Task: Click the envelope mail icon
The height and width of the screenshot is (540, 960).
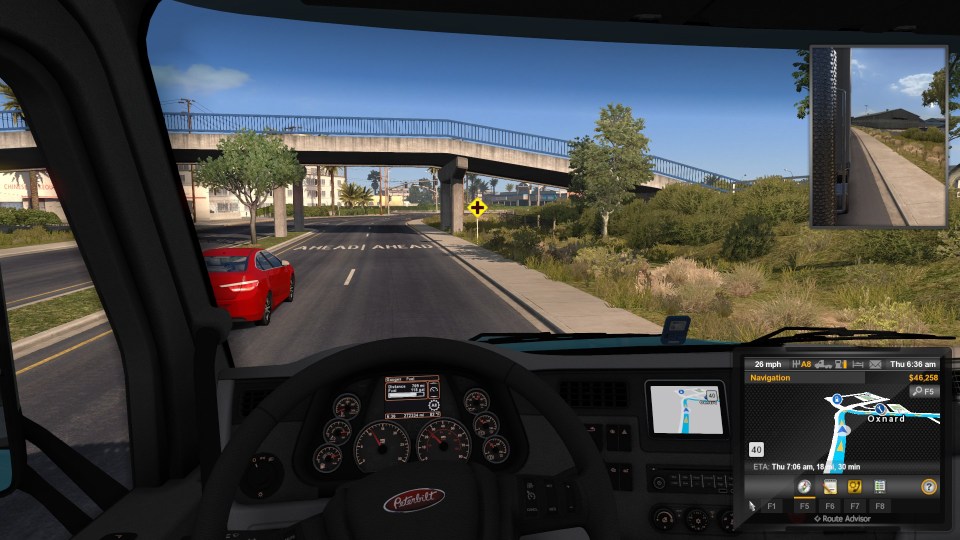Action: pos(874,364)
